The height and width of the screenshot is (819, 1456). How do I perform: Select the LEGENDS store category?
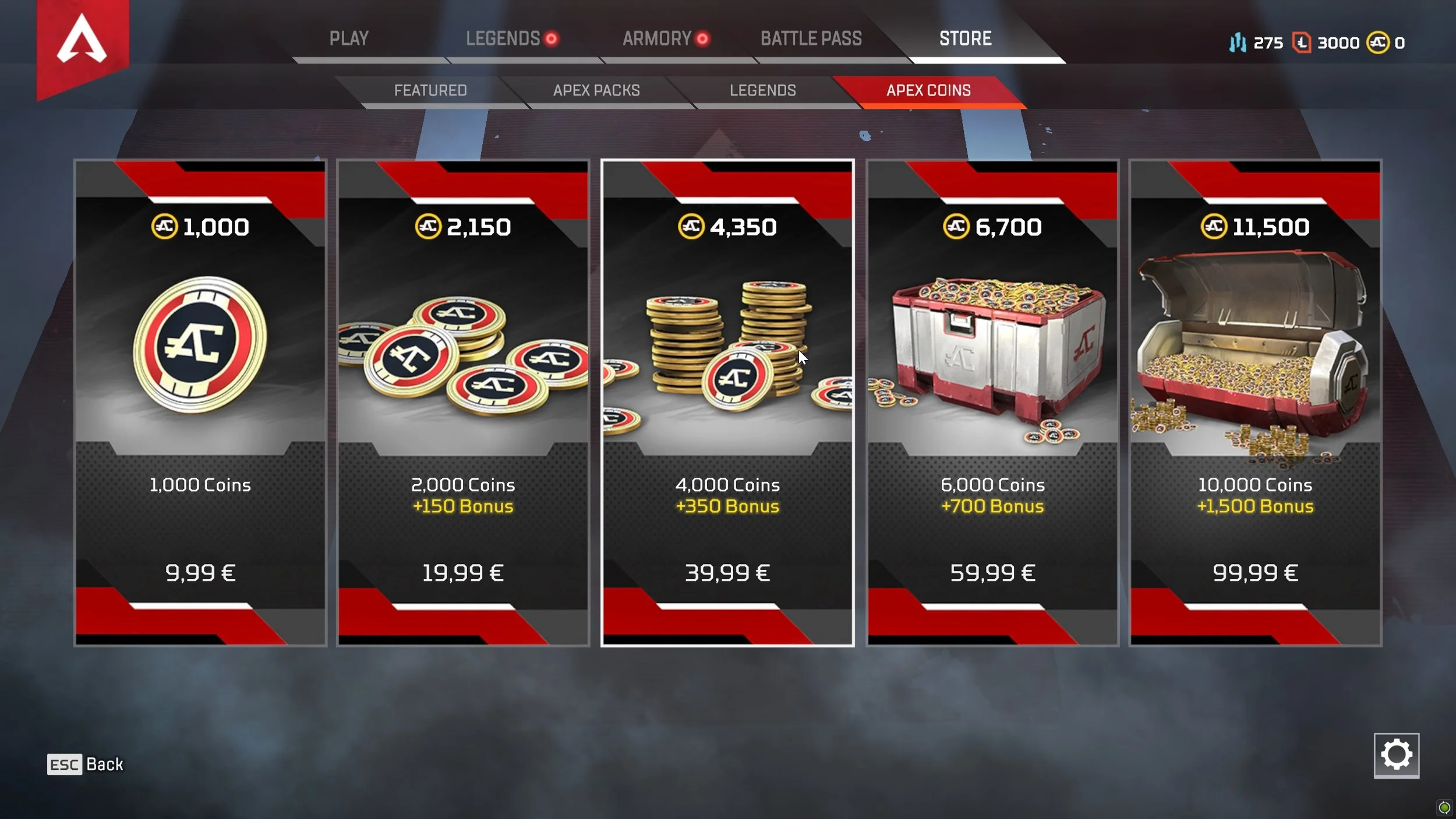(763, 91)
